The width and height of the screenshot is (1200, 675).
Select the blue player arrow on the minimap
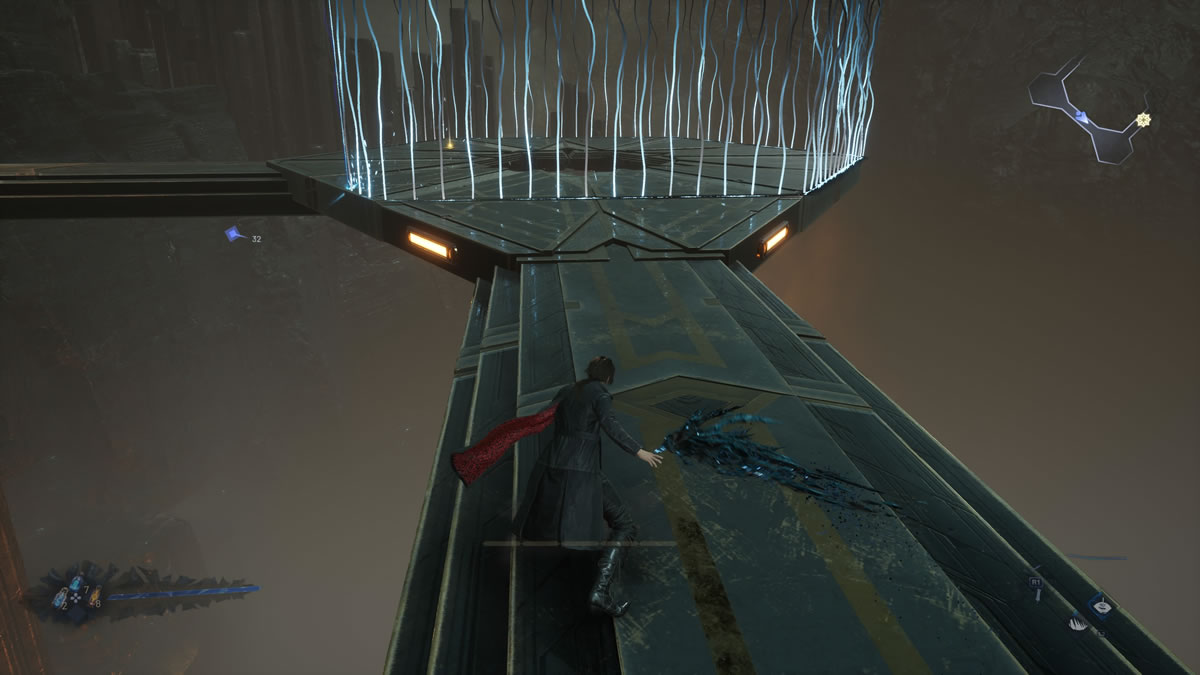tap(1081, 117)
